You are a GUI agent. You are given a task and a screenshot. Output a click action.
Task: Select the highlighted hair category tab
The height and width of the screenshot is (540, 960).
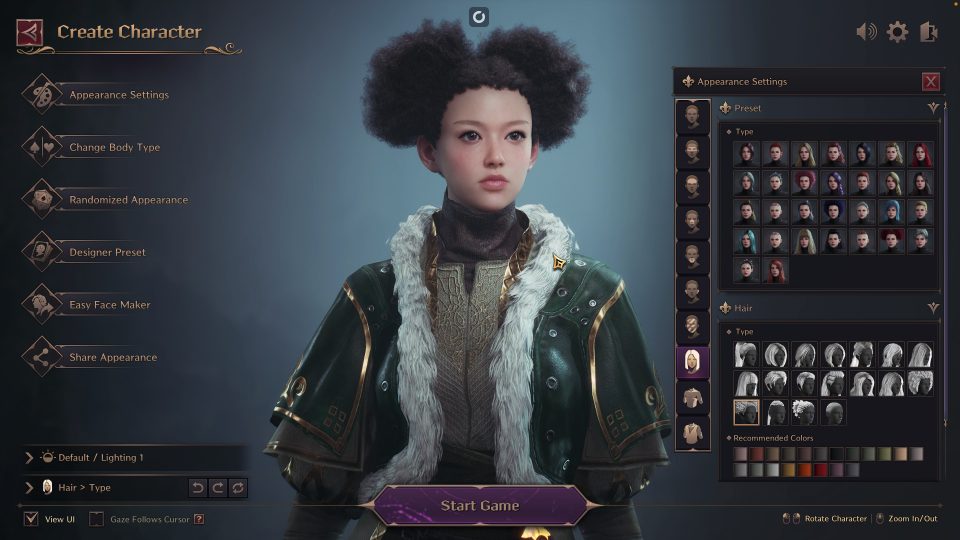coord(691,362)
